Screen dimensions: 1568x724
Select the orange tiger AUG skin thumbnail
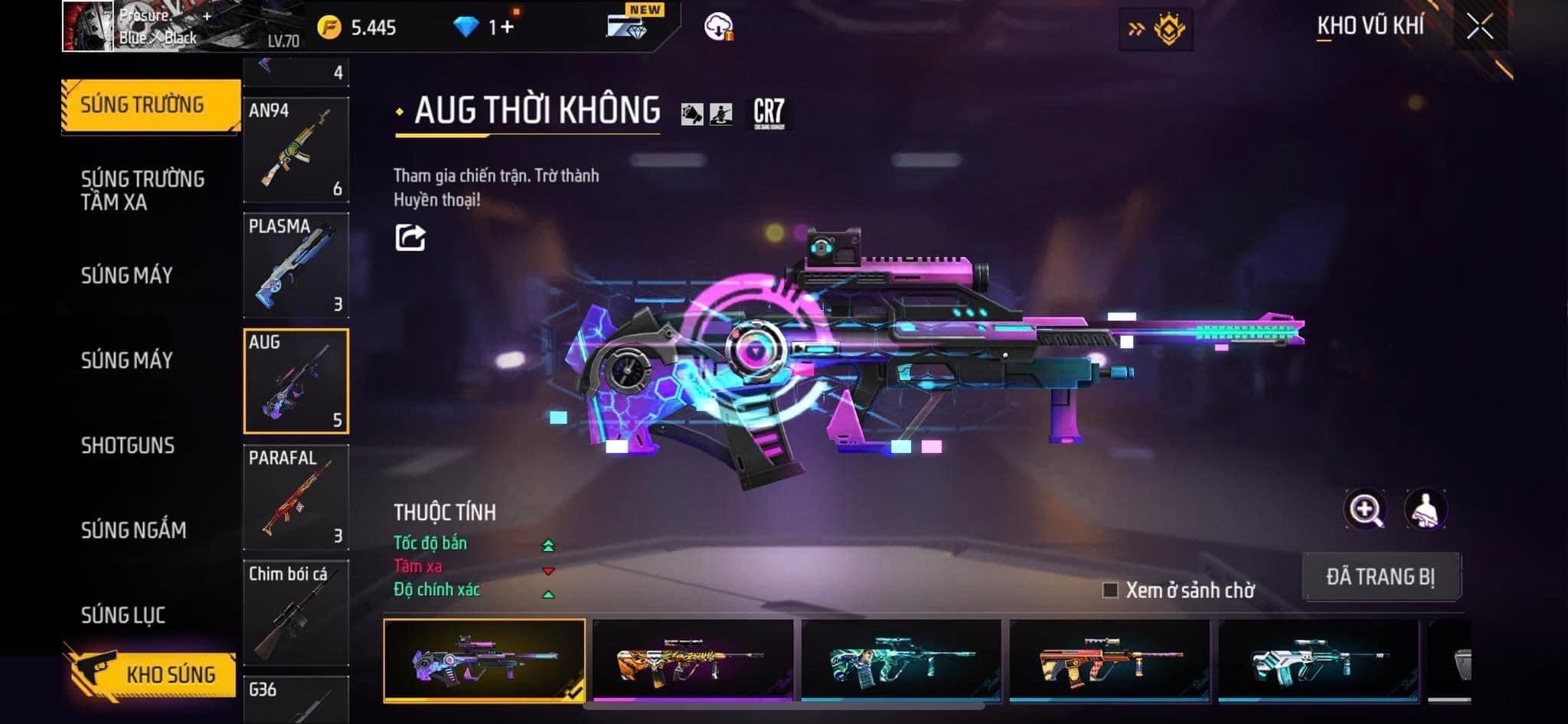click(693, 660)
